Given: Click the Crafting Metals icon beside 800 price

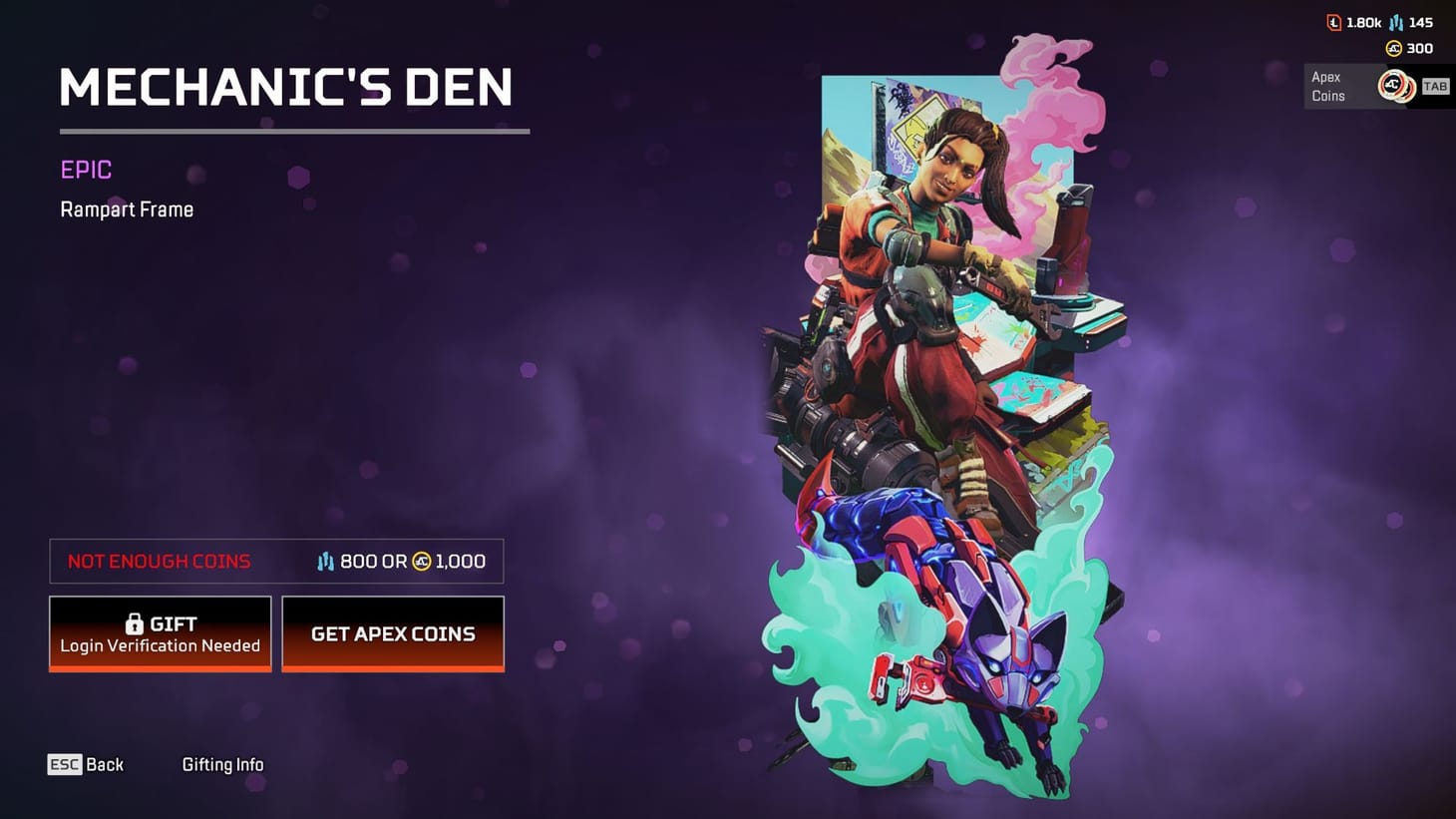Looking at the screenshot, I should coord(324,561).
